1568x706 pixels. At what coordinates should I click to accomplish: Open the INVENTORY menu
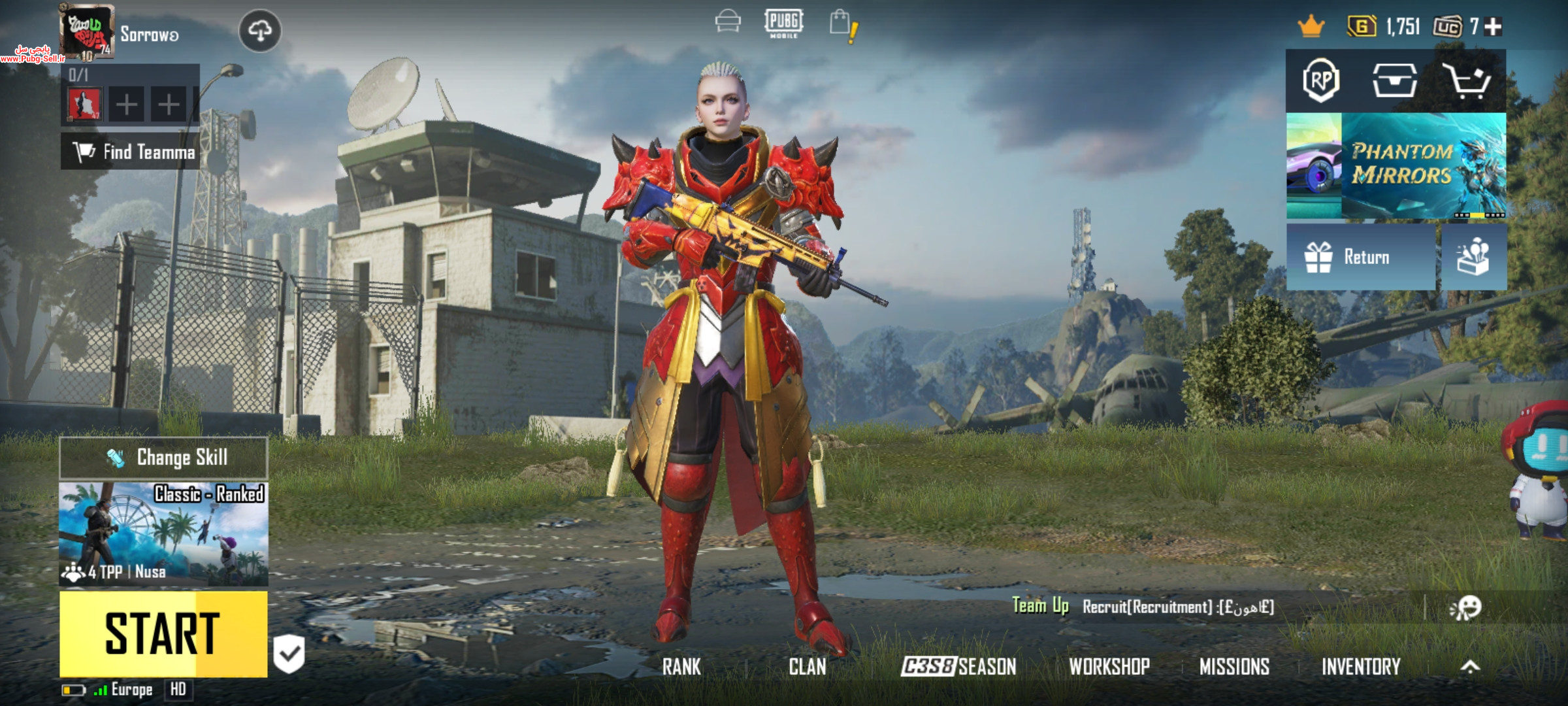(x=1361, y=667)
